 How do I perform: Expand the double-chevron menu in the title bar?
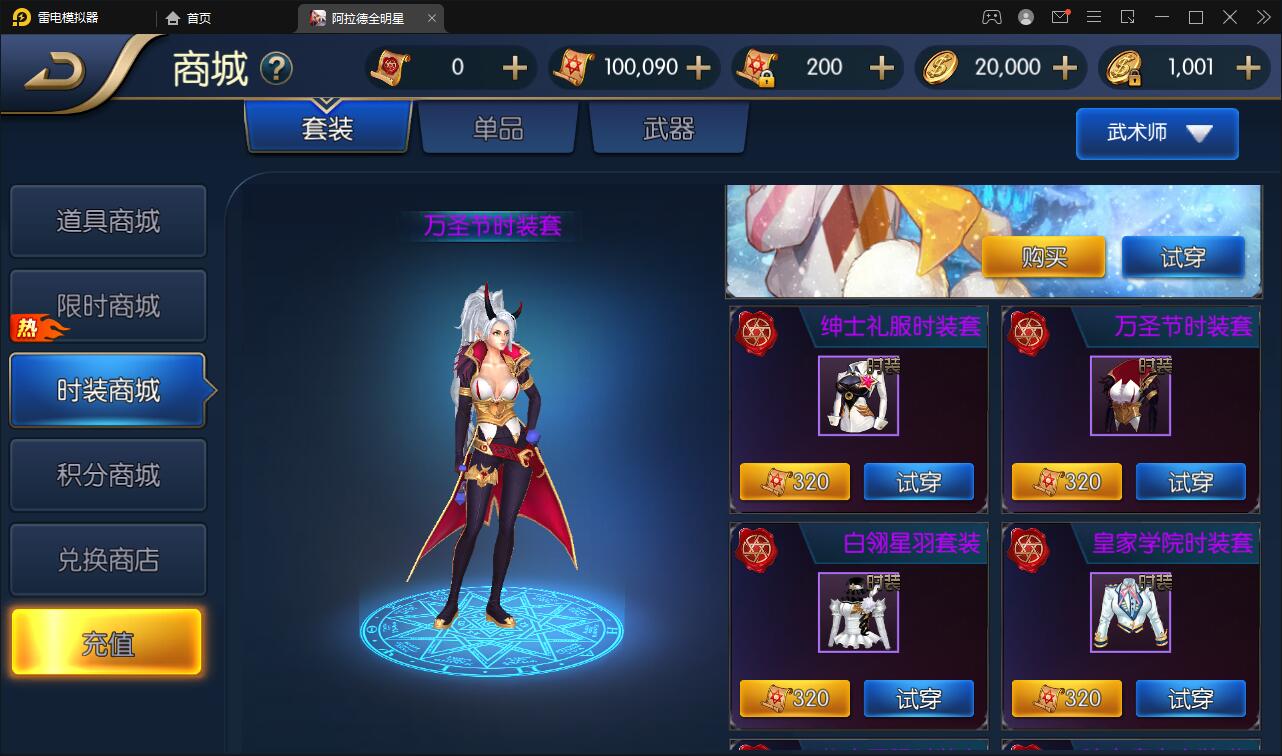(x=1262, y=17)
